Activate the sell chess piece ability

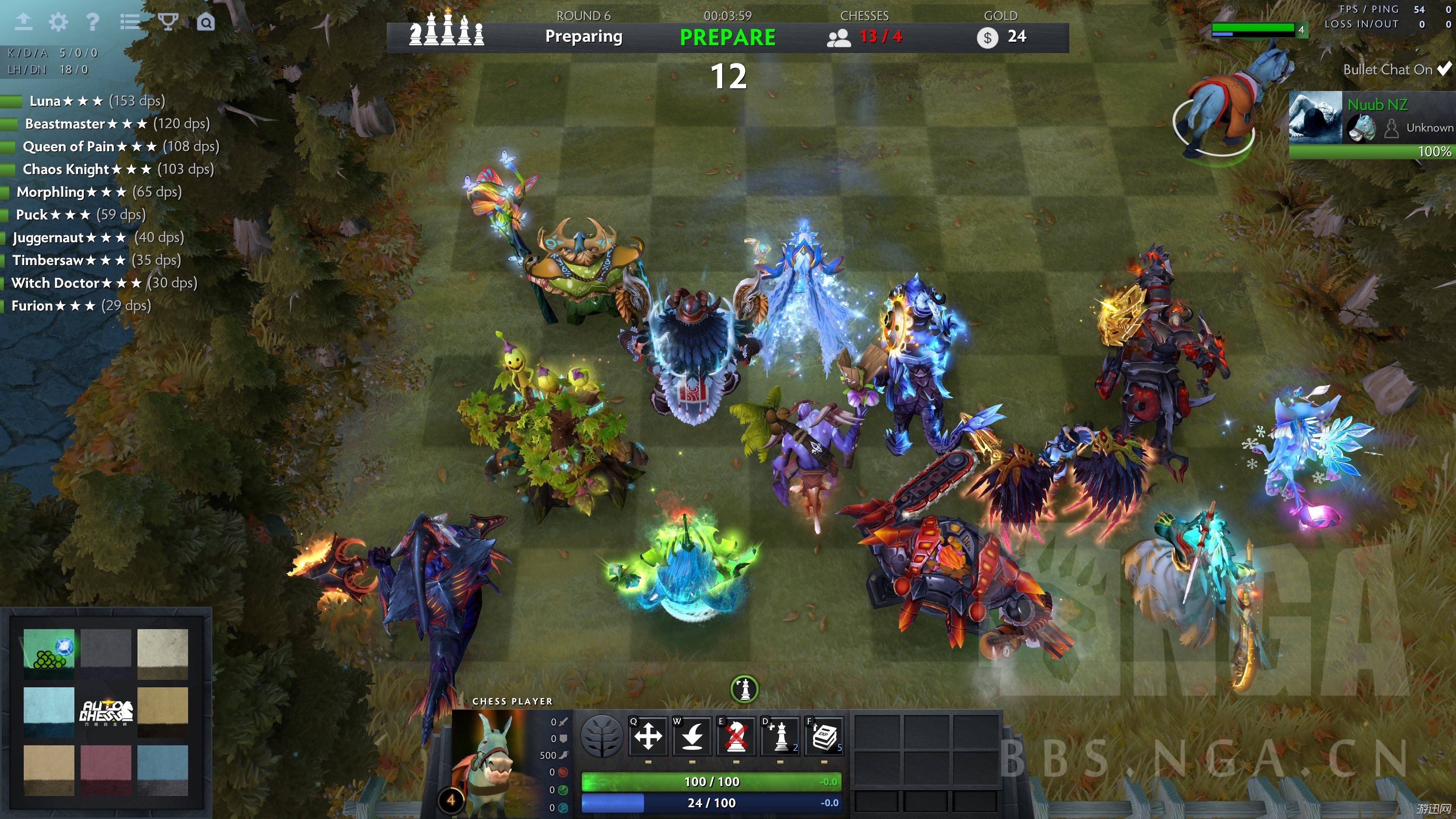click(x=736, y=736)
